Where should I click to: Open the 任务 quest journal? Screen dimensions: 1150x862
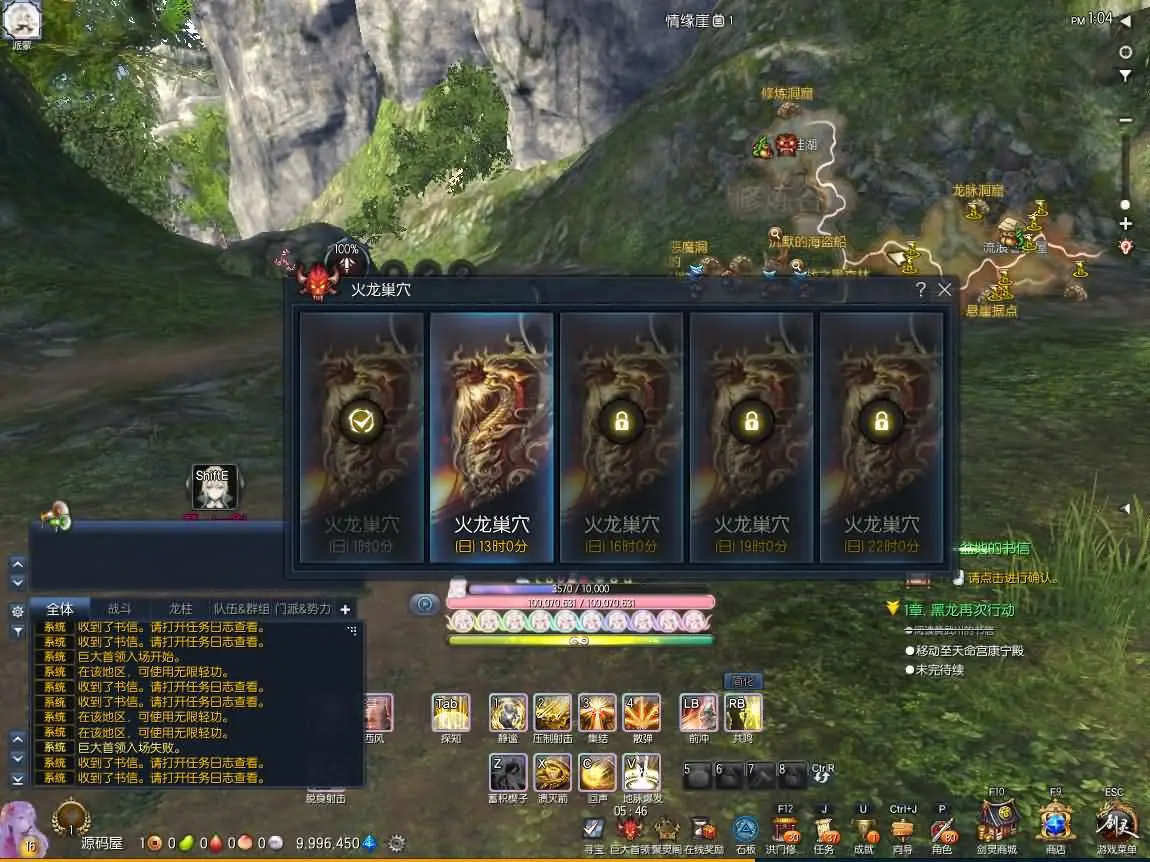pos(825,832)
